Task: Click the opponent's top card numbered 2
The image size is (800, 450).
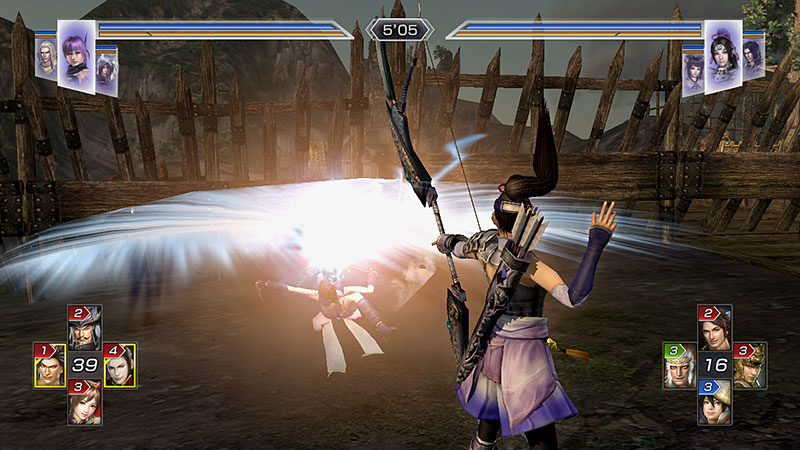Action: 714,327
